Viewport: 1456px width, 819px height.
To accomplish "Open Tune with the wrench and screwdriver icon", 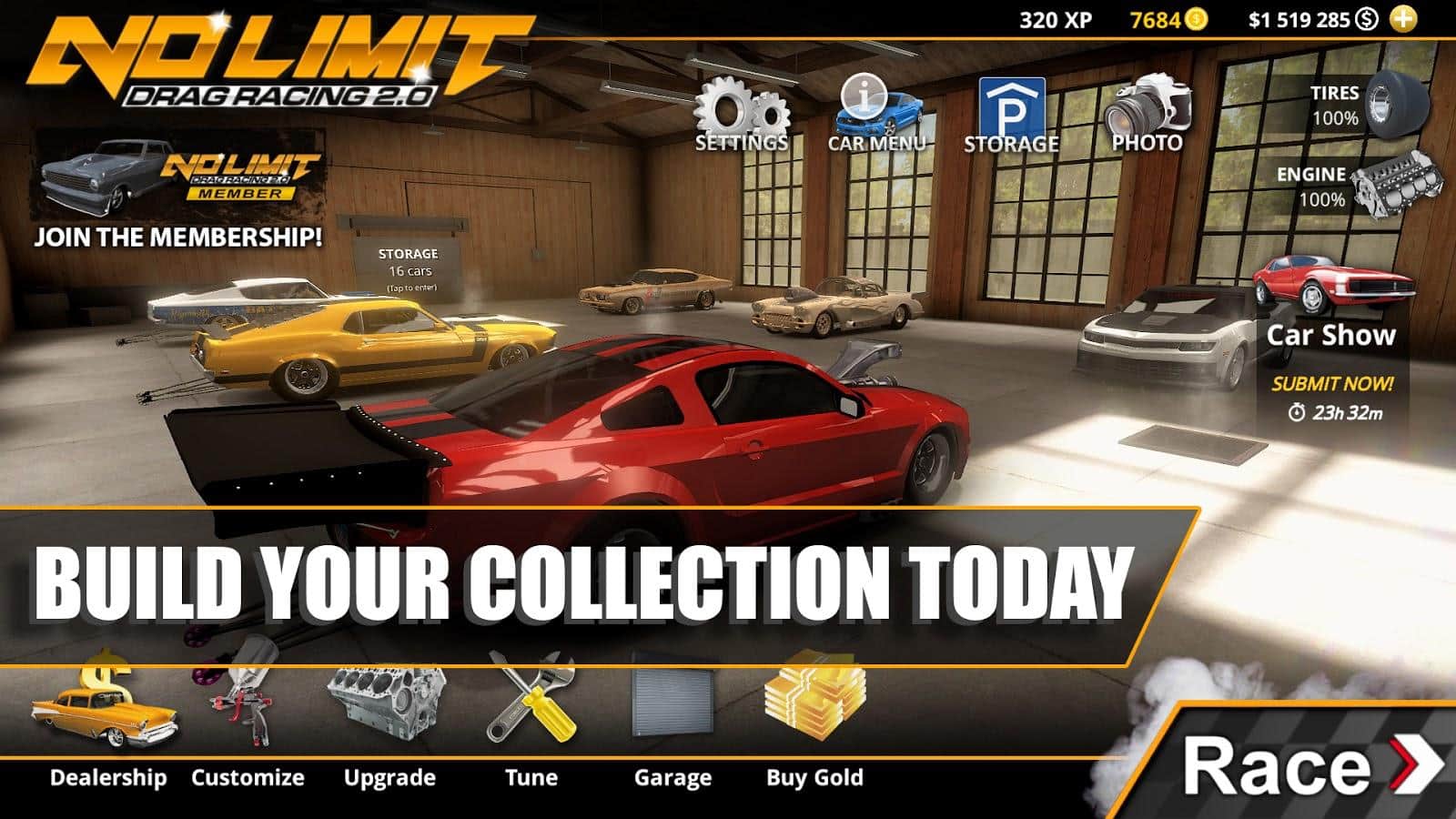I will pyautogui.click(x=532, y=705).
